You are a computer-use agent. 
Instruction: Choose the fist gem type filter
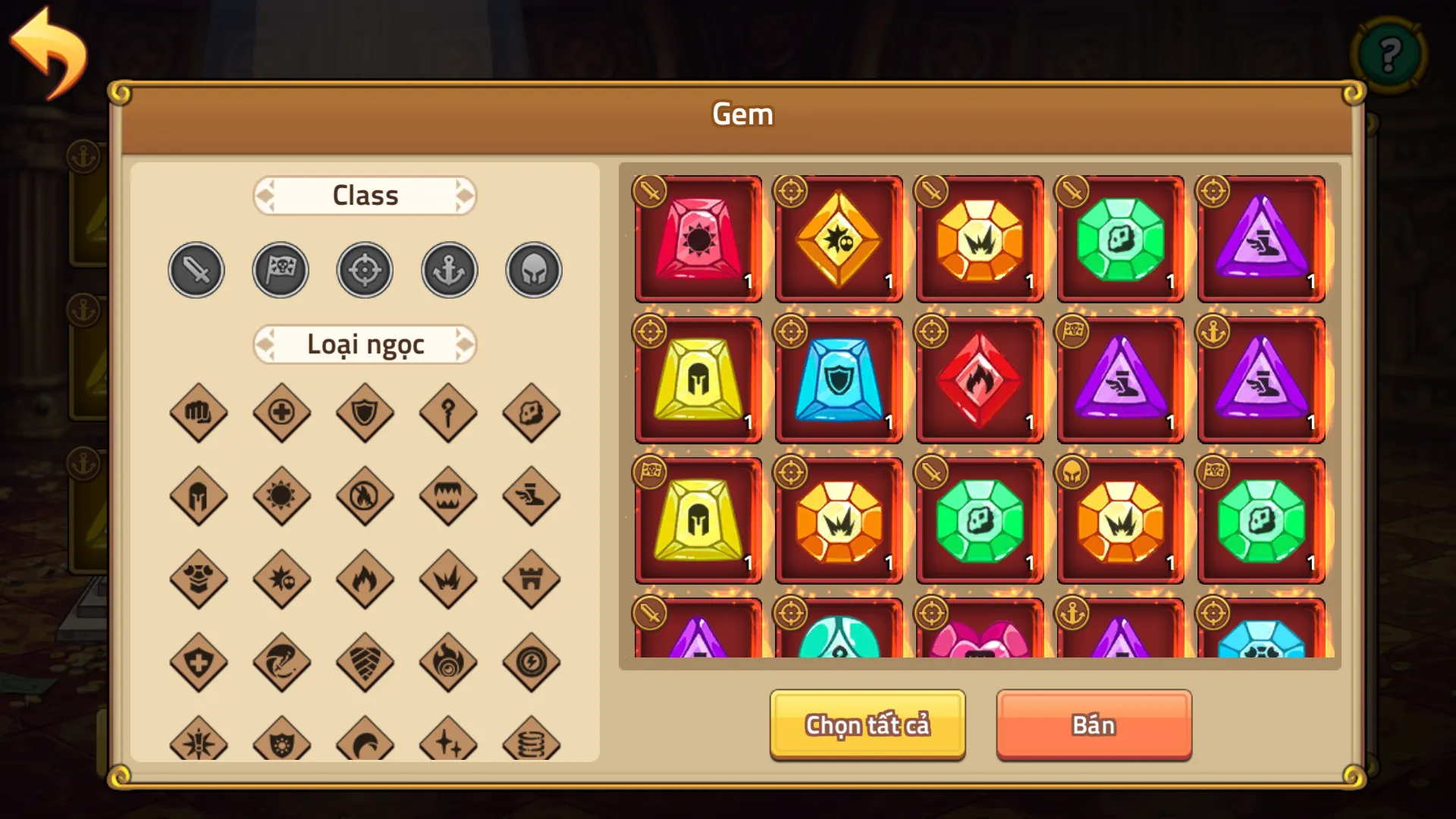pos(199,413)
